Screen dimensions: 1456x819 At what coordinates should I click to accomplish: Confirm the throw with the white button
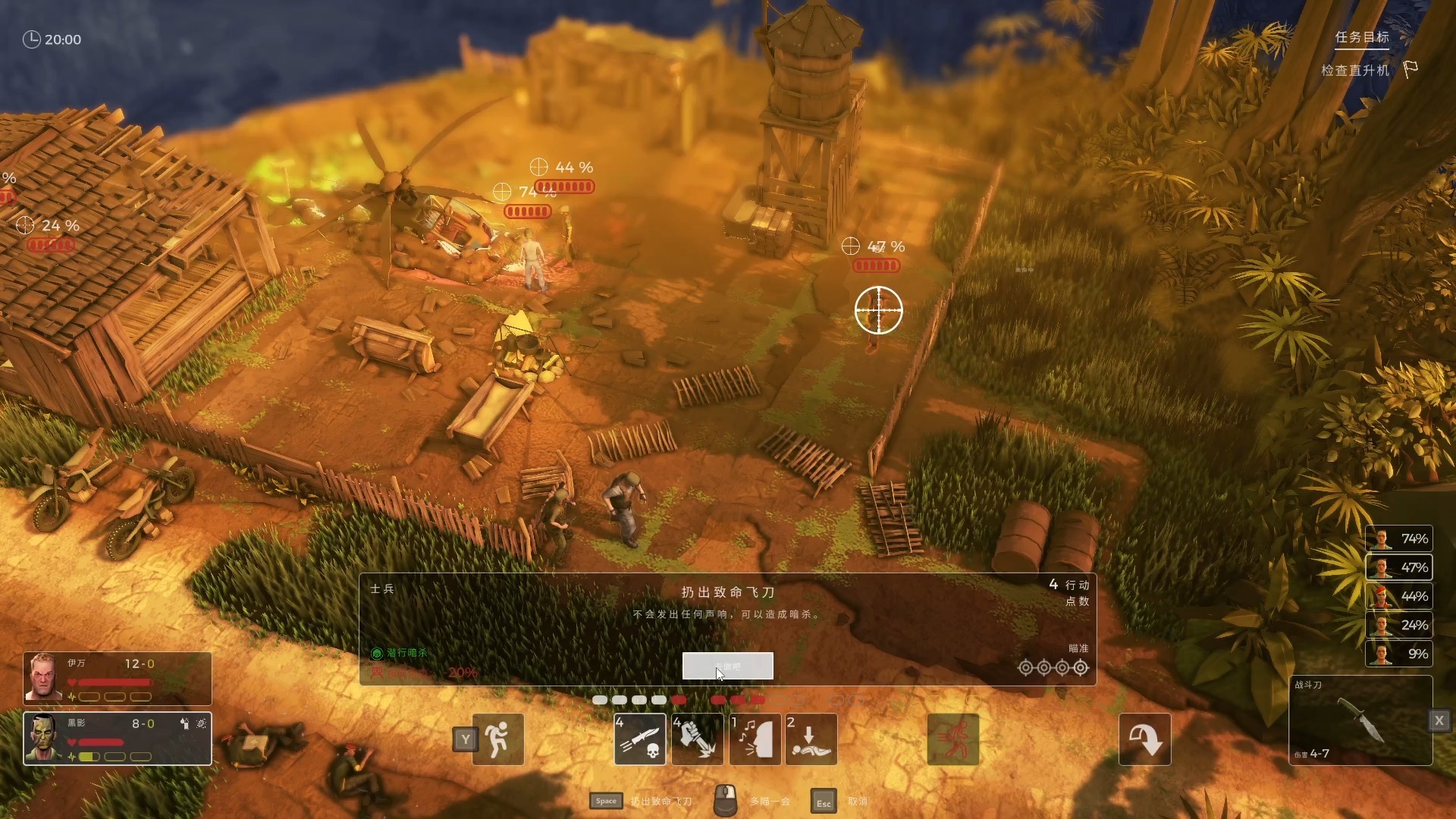click(727, 666)
